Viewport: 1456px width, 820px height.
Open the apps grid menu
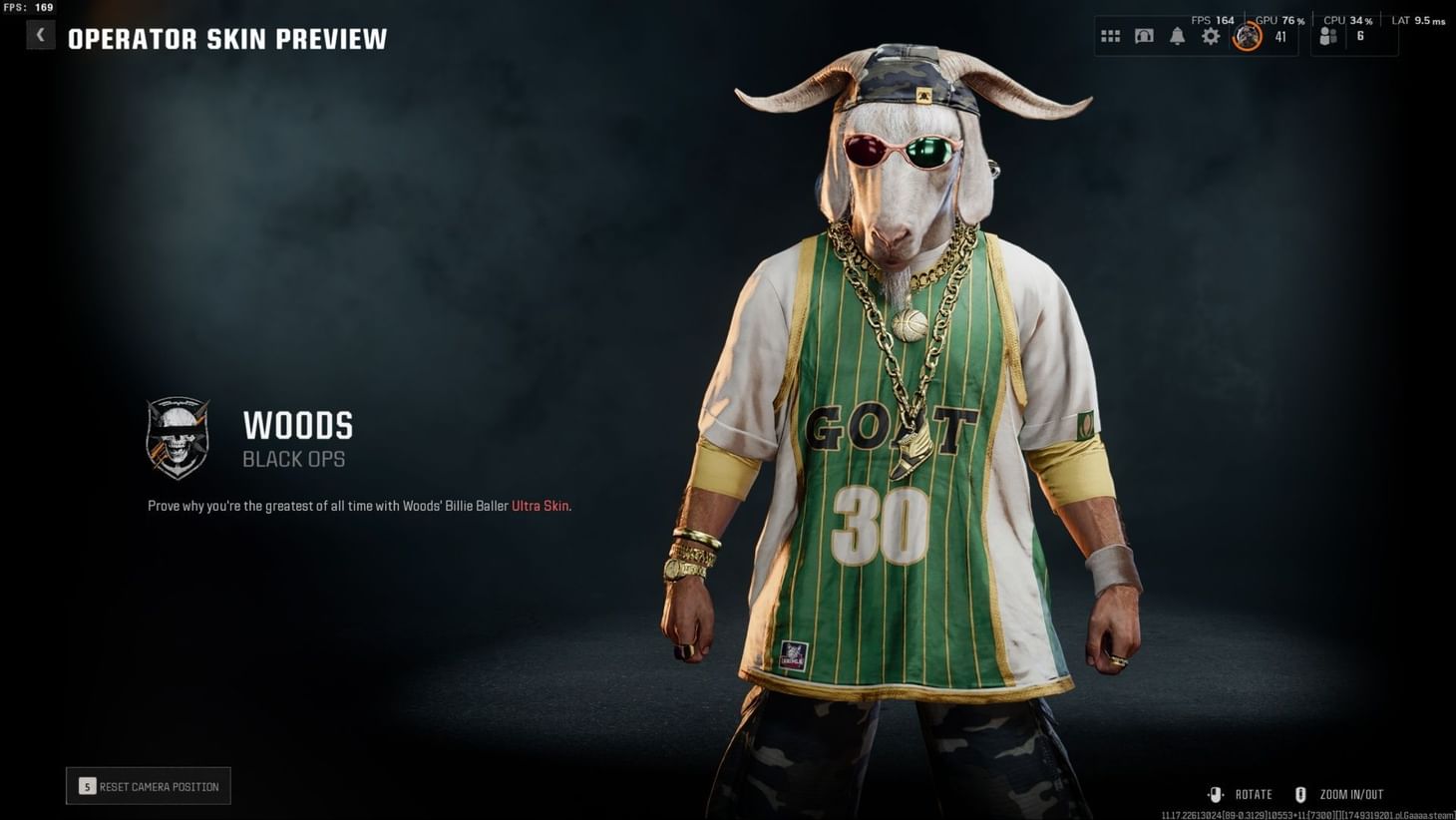coord(1110,36)
